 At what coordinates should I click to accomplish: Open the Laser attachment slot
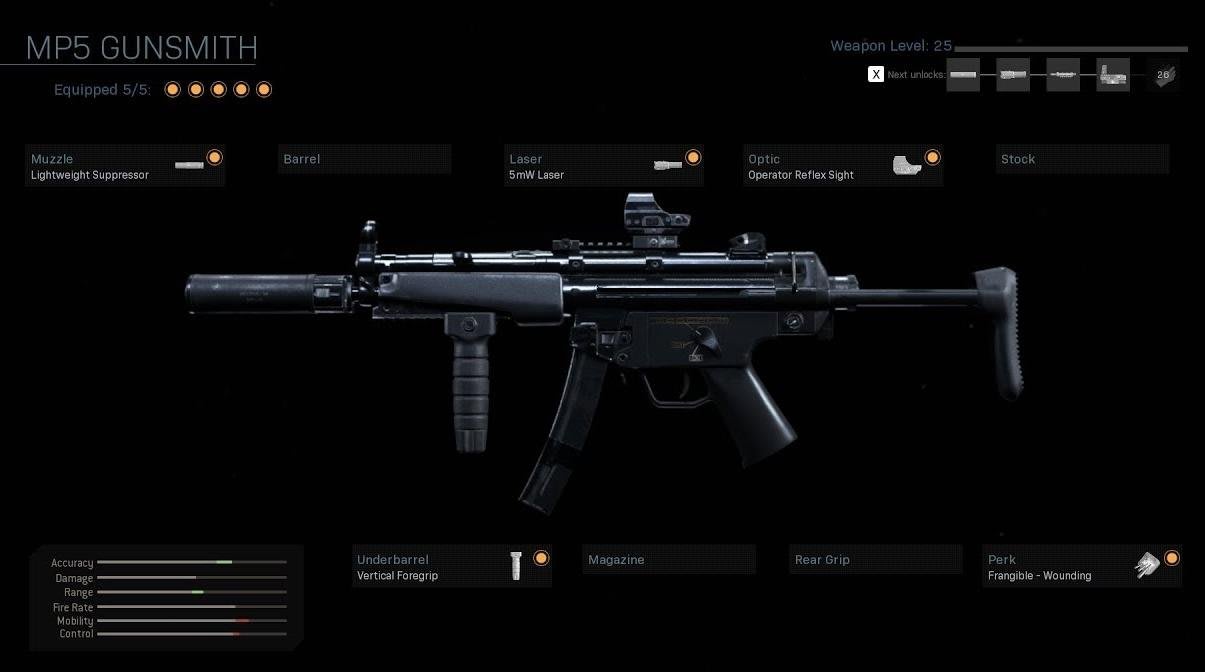(x=604, y=166)
